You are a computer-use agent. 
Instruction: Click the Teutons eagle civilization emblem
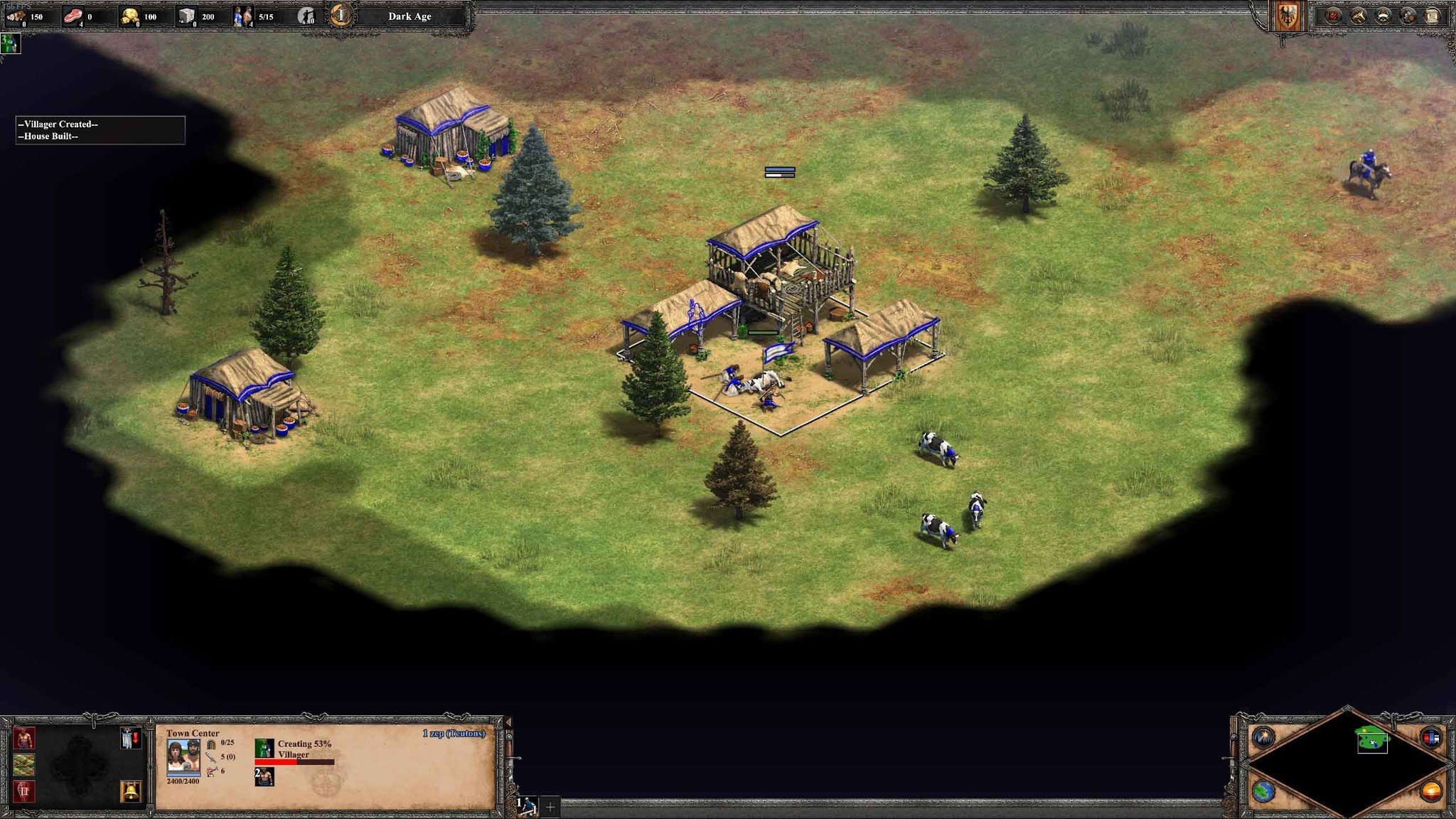pyautogui.click(x=1287, y=16)
